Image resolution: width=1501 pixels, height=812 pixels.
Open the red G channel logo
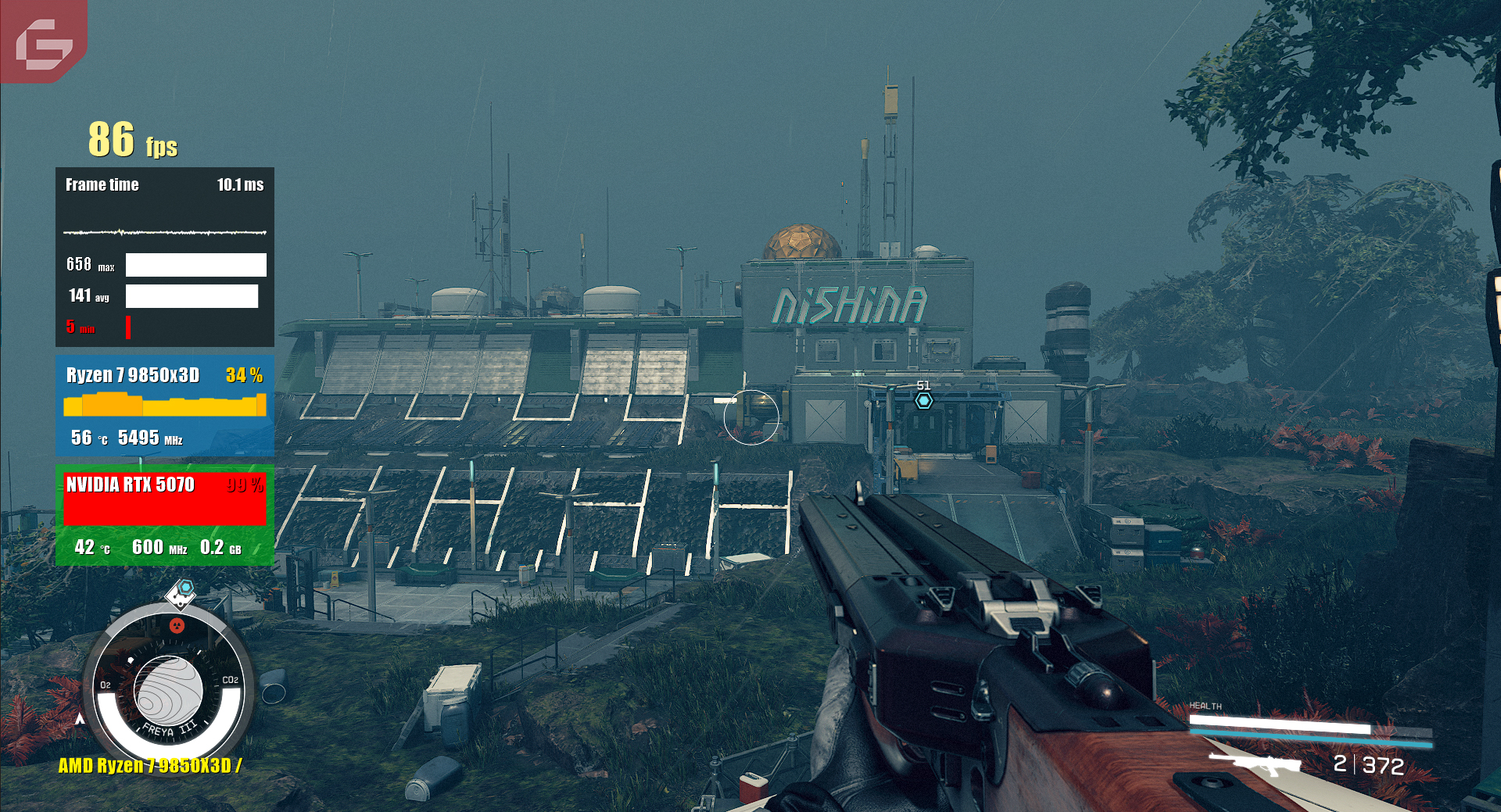(44, 43)
